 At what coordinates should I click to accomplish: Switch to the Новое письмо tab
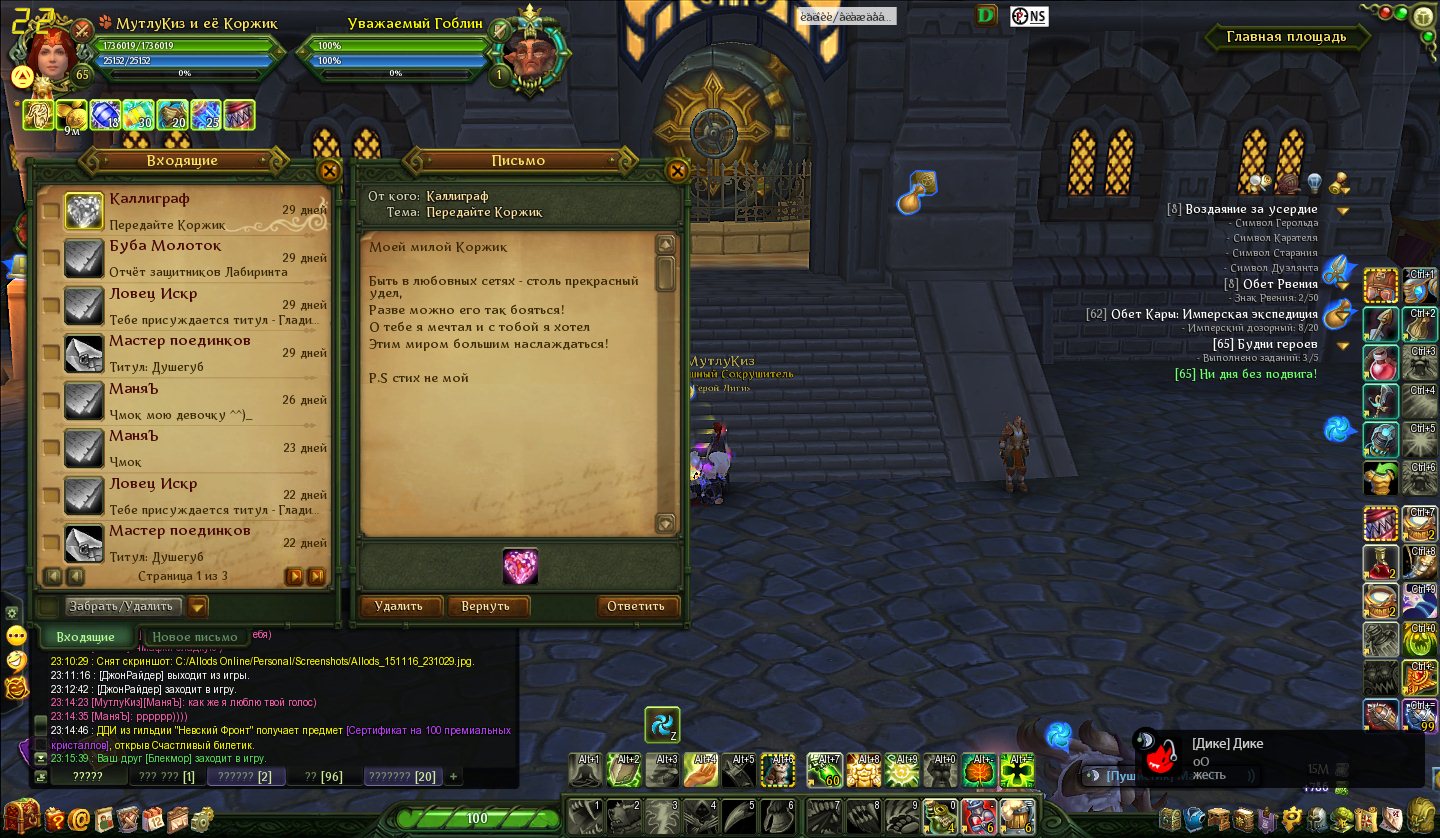pos(196,637)
